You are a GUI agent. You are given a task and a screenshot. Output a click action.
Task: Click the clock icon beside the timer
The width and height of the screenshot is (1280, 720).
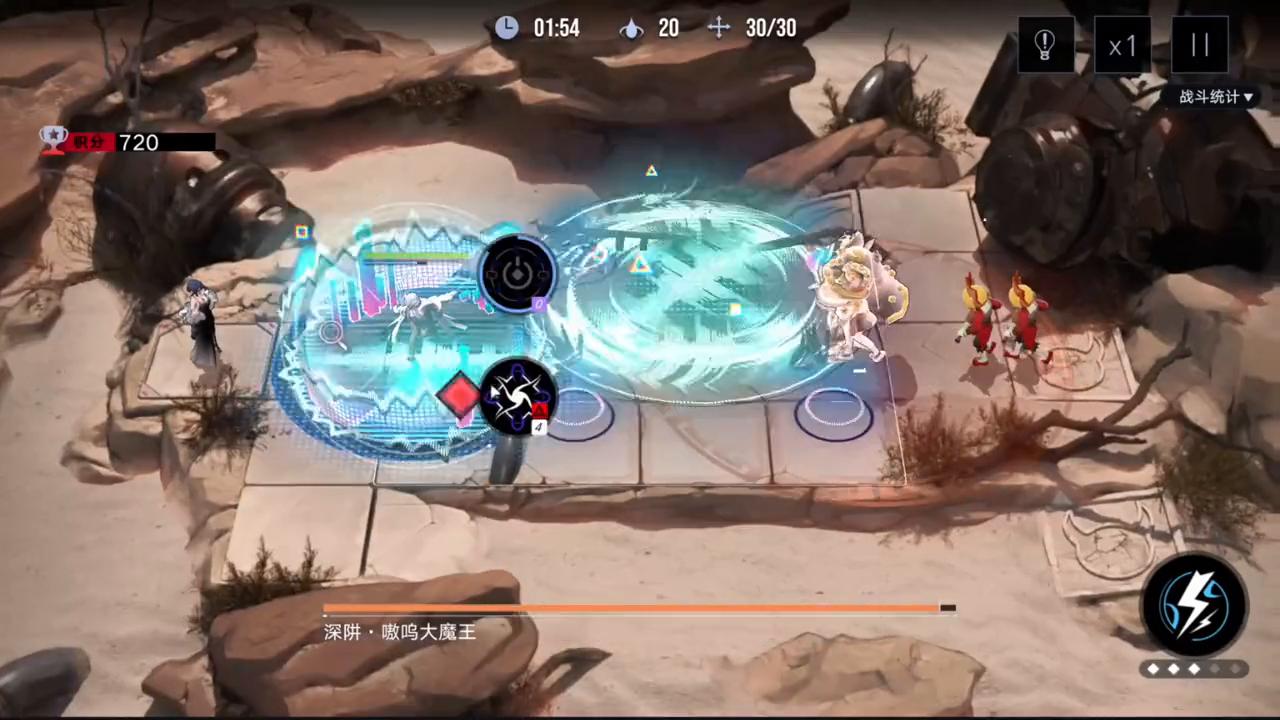click(506, 28)
